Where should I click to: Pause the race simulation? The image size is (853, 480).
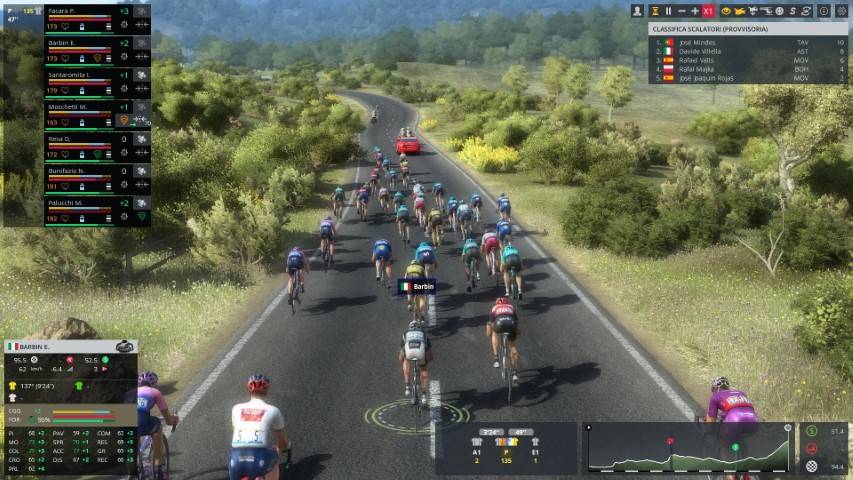[x=668, y=11]
